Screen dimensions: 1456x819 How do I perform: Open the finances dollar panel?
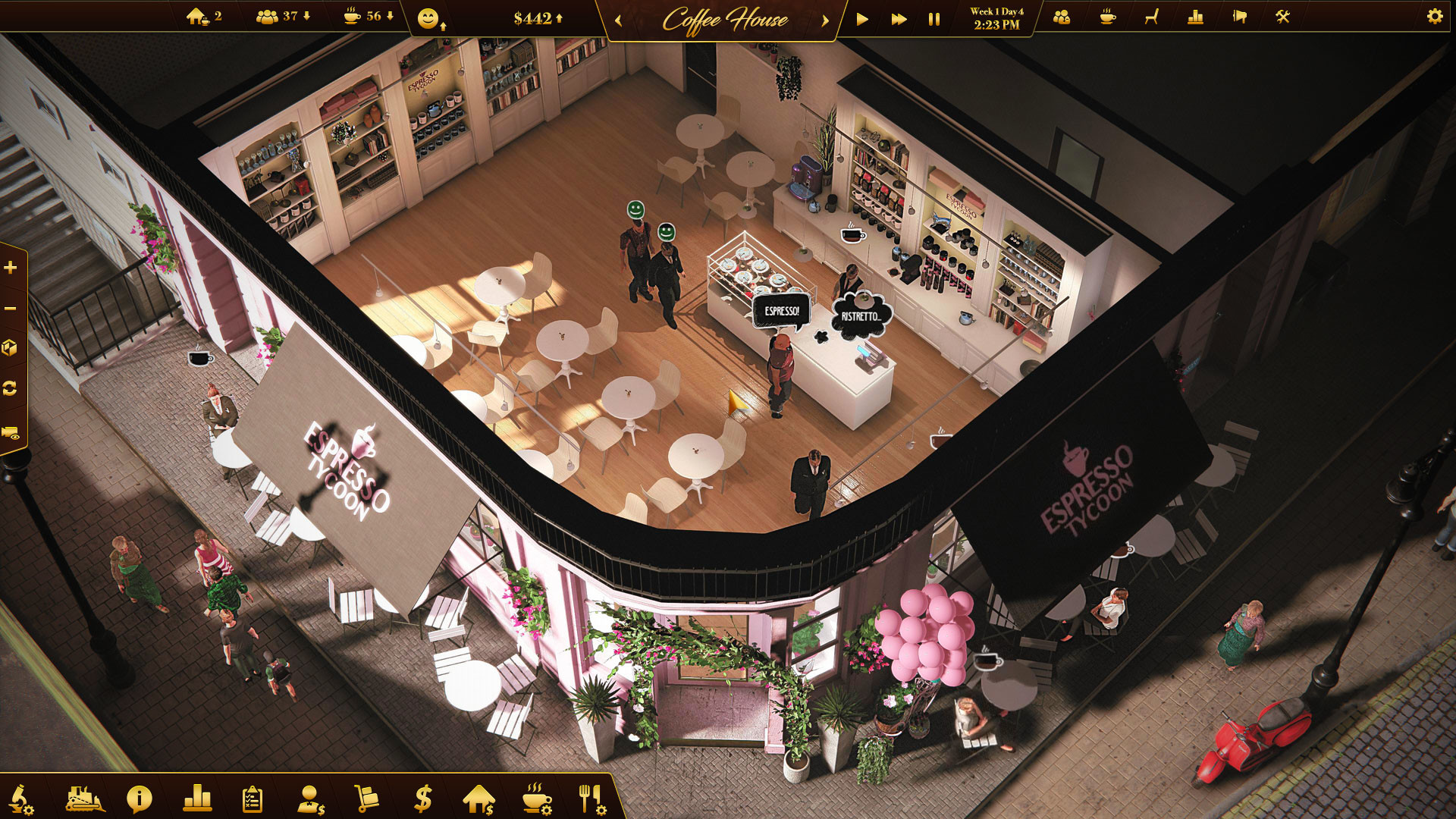point(422,798)
